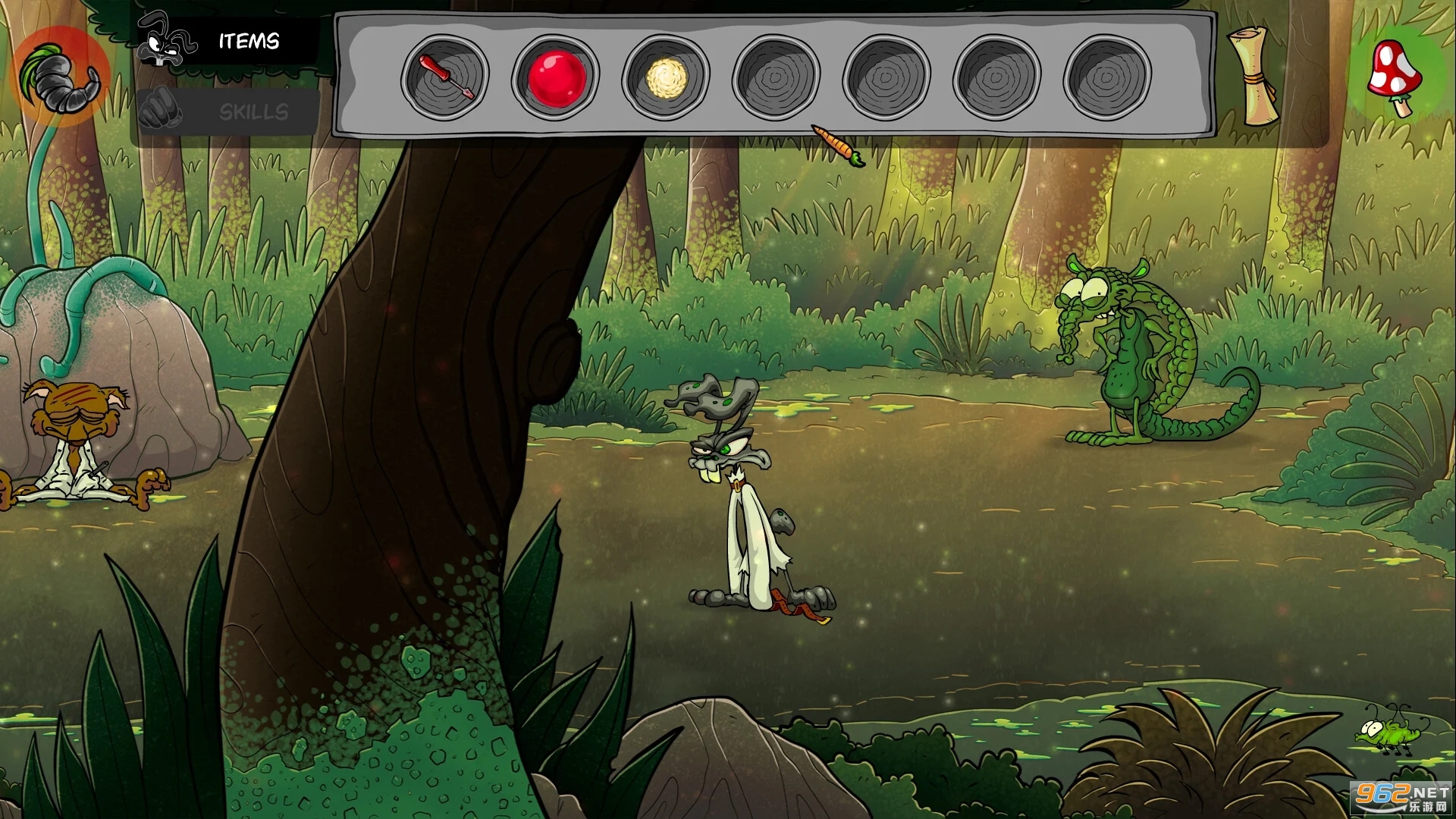Switch to the Items tab
Image resolution: width=1456 pixels, height=819 pixels.
(x=227, y=41)
